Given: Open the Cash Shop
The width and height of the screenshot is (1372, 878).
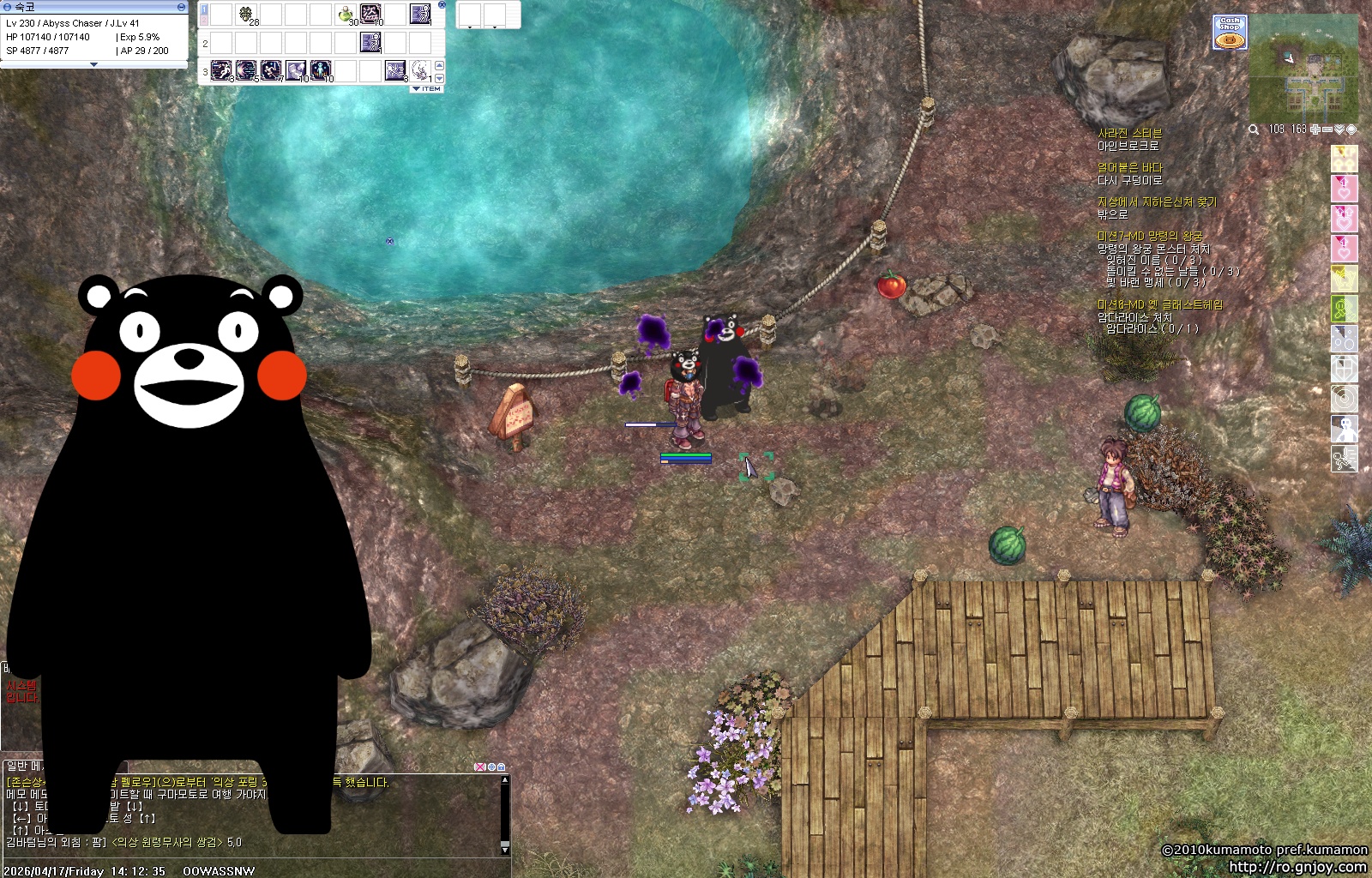Looking at the screenshot, I should 1230,33.
